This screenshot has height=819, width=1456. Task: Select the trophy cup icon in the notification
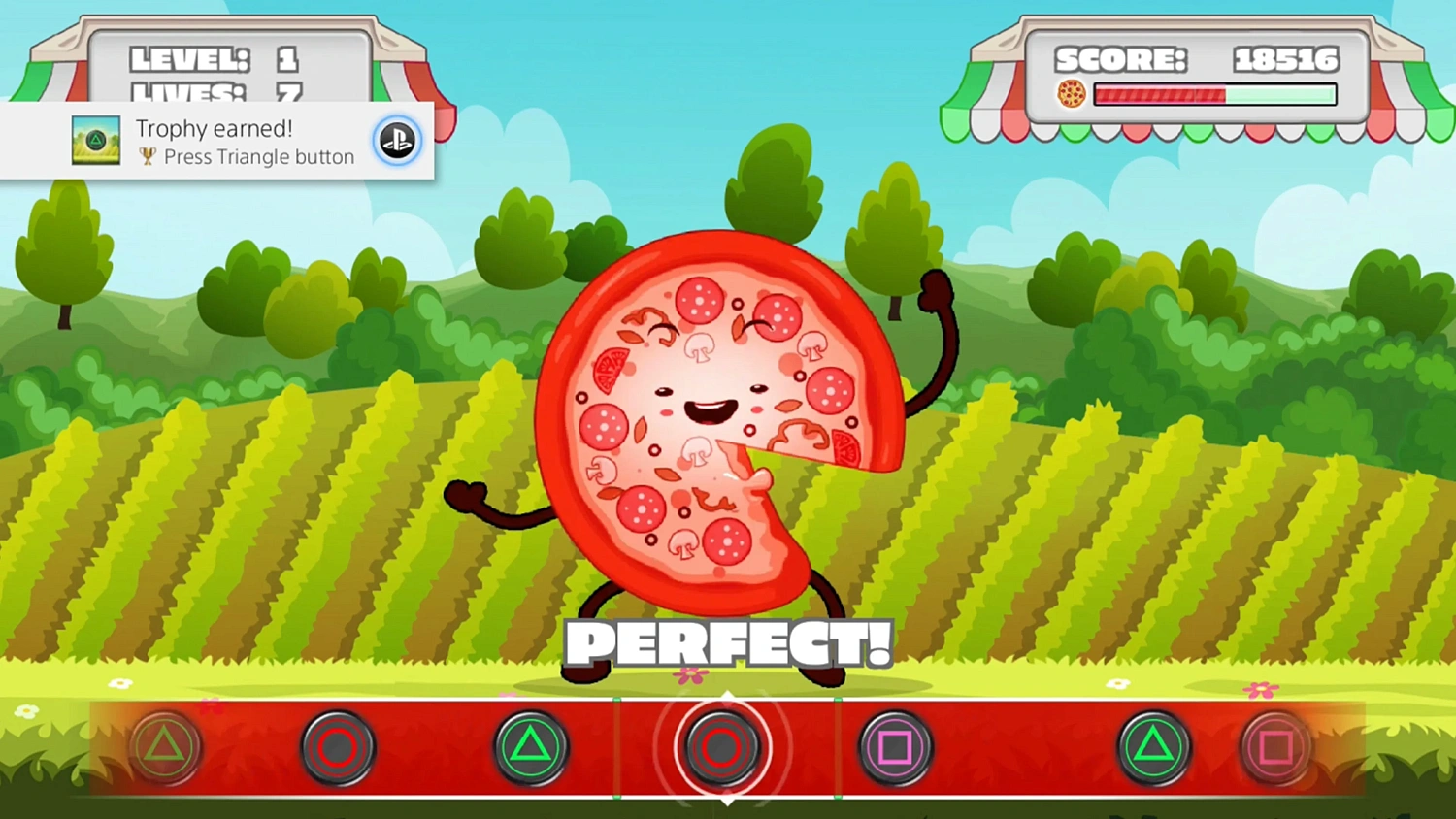[x=146, y=157]
